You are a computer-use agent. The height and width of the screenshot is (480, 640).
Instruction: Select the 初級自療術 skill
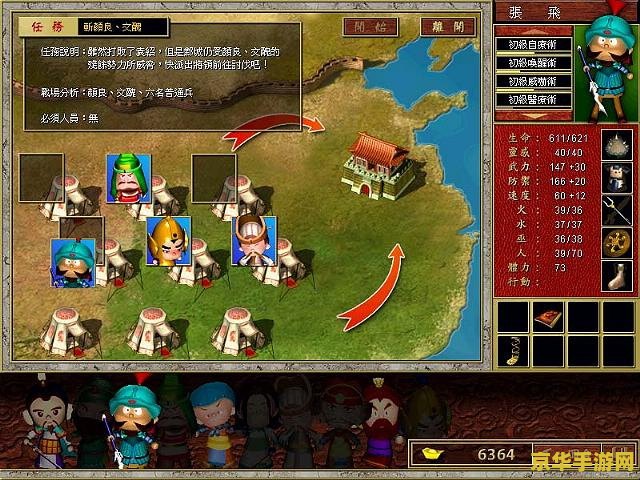click(532, 45)
